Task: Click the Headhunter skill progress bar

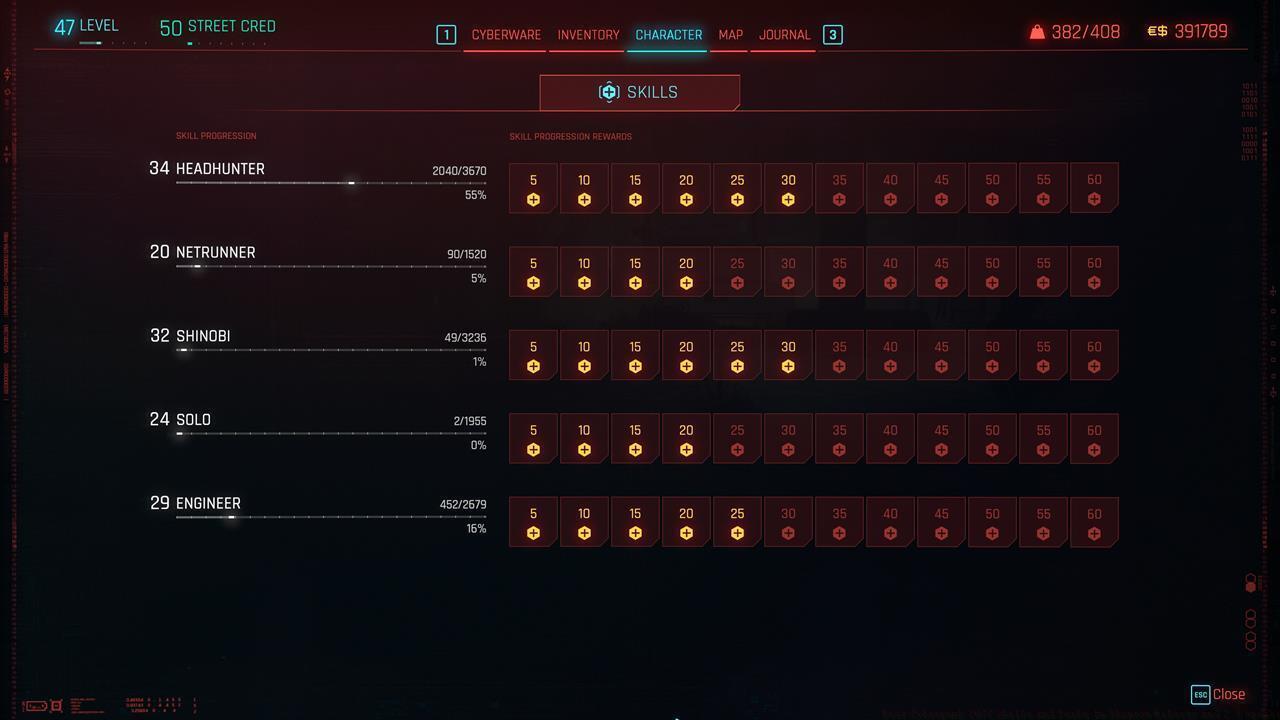Action: [330, 184]
